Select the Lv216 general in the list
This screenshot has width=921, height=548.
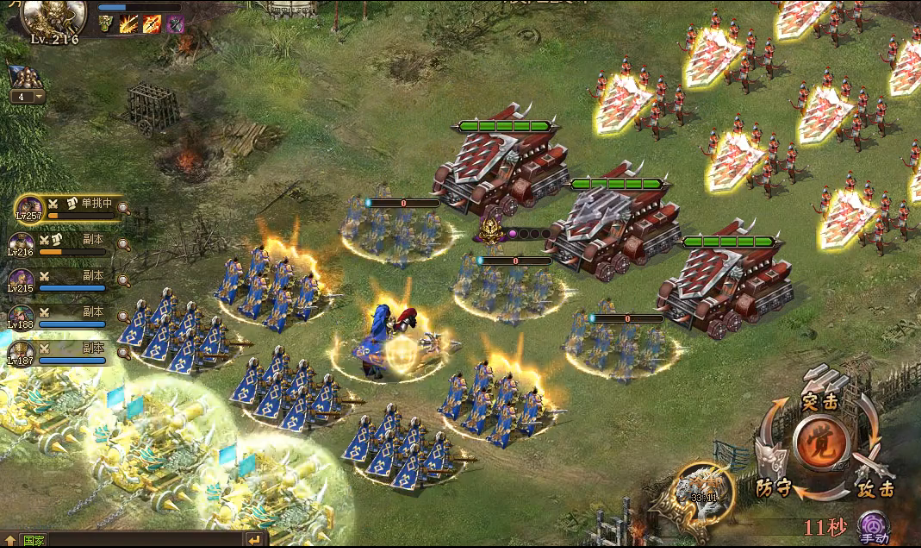(22, 244)
